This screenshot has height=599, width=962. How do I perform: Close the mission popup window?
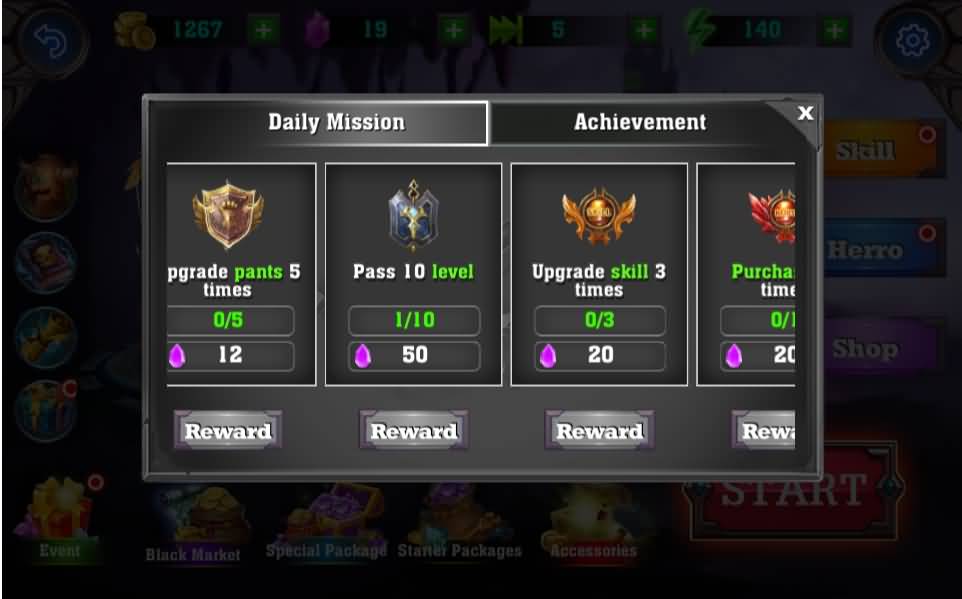[805, 113]
